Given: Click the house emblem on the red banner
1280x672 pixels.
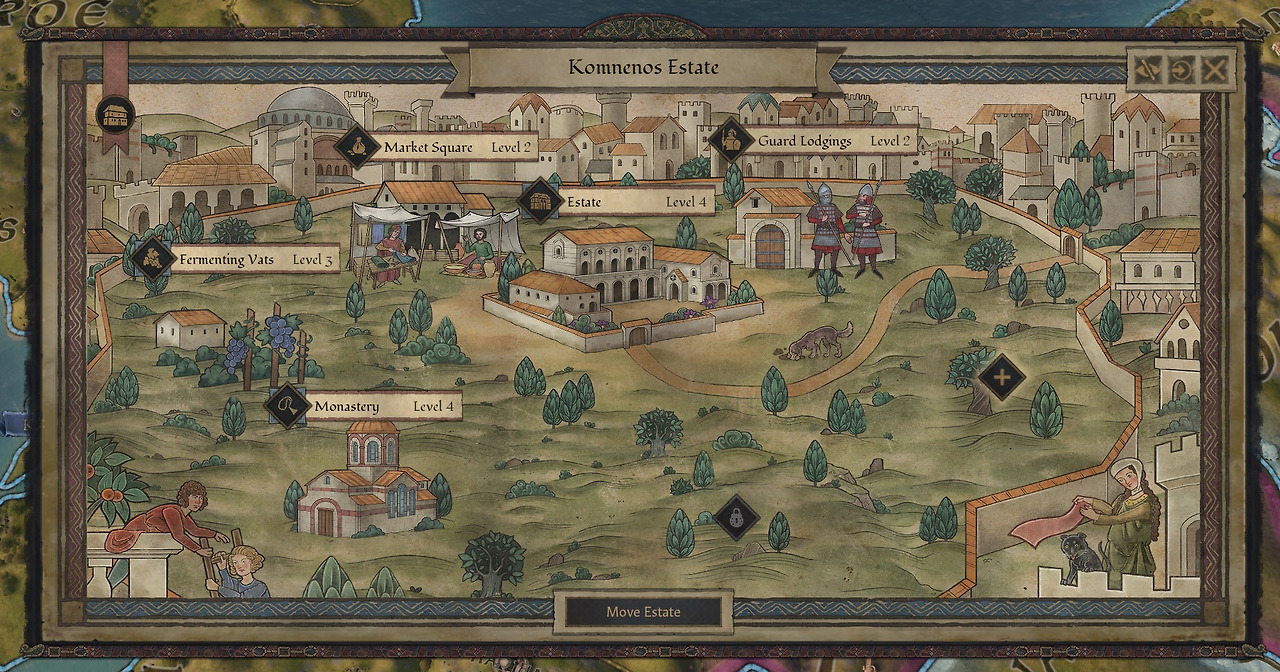Looking at the screenshot, I should (x=116, y=113).
